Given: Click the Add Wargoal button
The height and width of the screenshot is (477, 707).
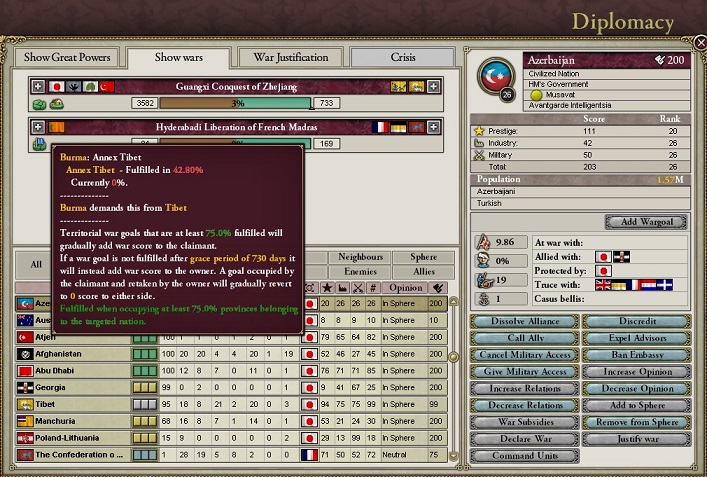Looking at the screenshot, I should tap(645, 221).
